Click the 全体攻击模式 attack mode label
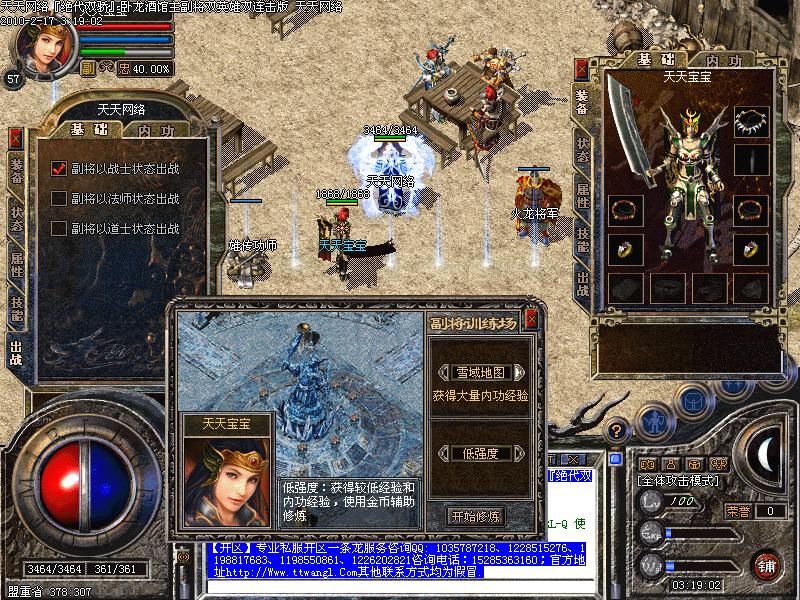This screenshot has width=800, height=600. pos(676,481)
